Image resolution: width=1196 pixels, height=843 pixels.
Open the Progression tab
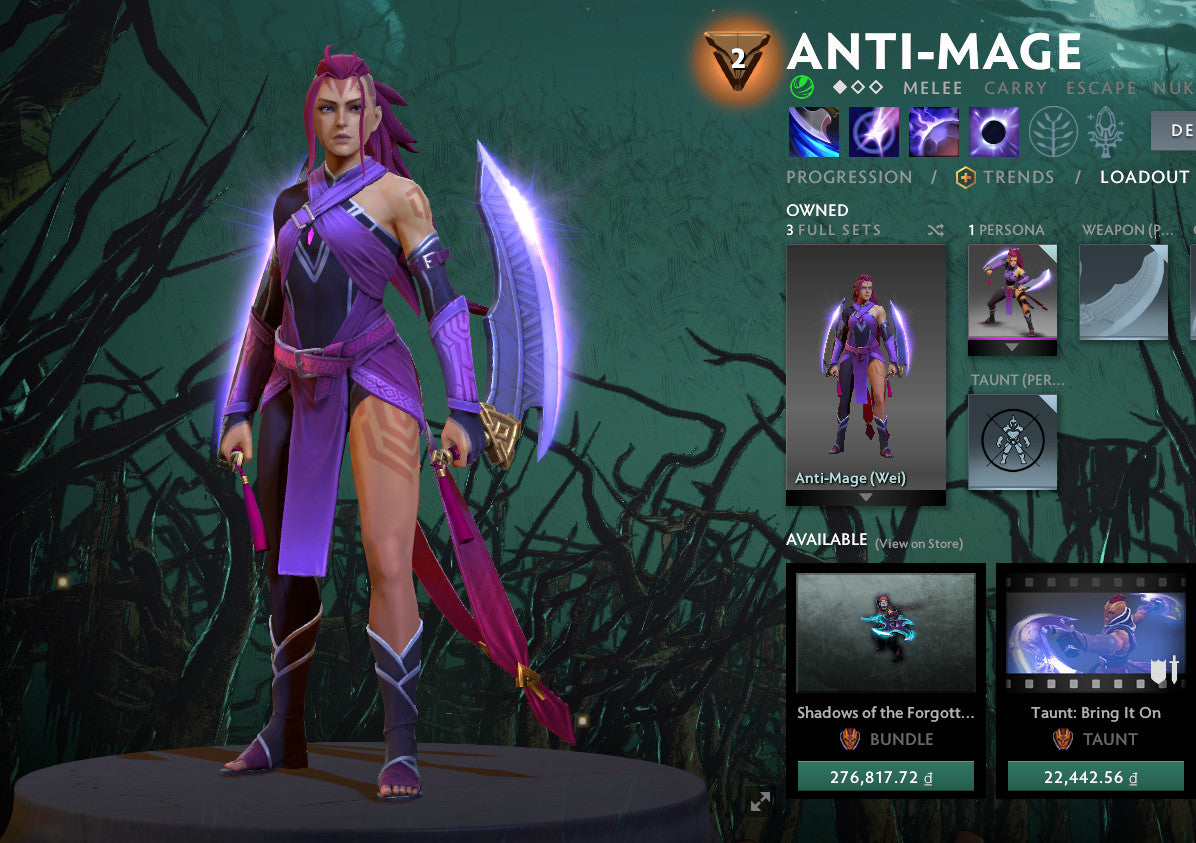(849, 177)
